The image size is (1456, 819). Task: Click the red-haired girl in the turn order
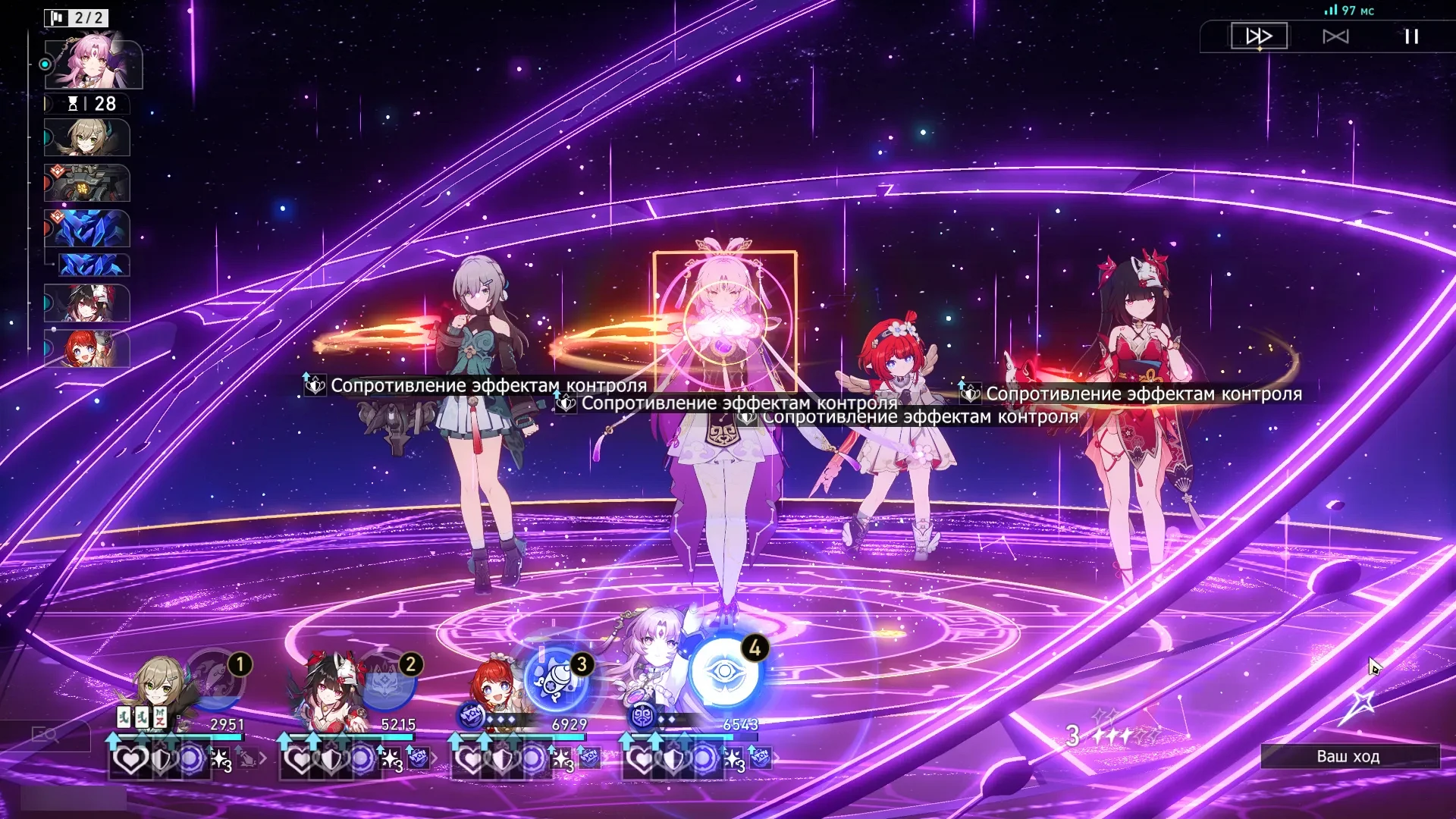pyautogui.click(x=87, y=350)
